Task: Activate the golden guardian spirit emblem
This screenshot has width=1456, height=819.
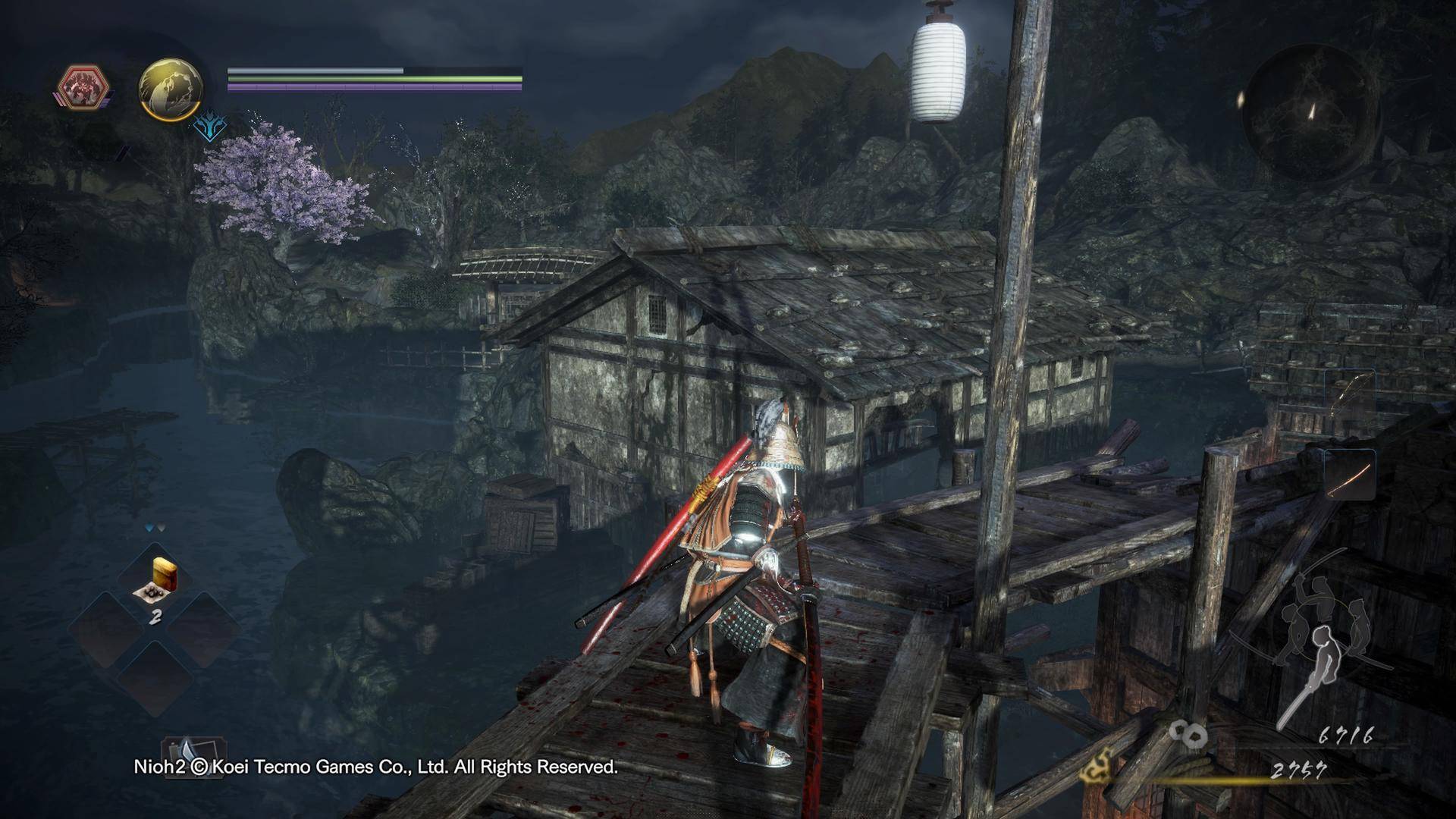Action: coord(171,89)
